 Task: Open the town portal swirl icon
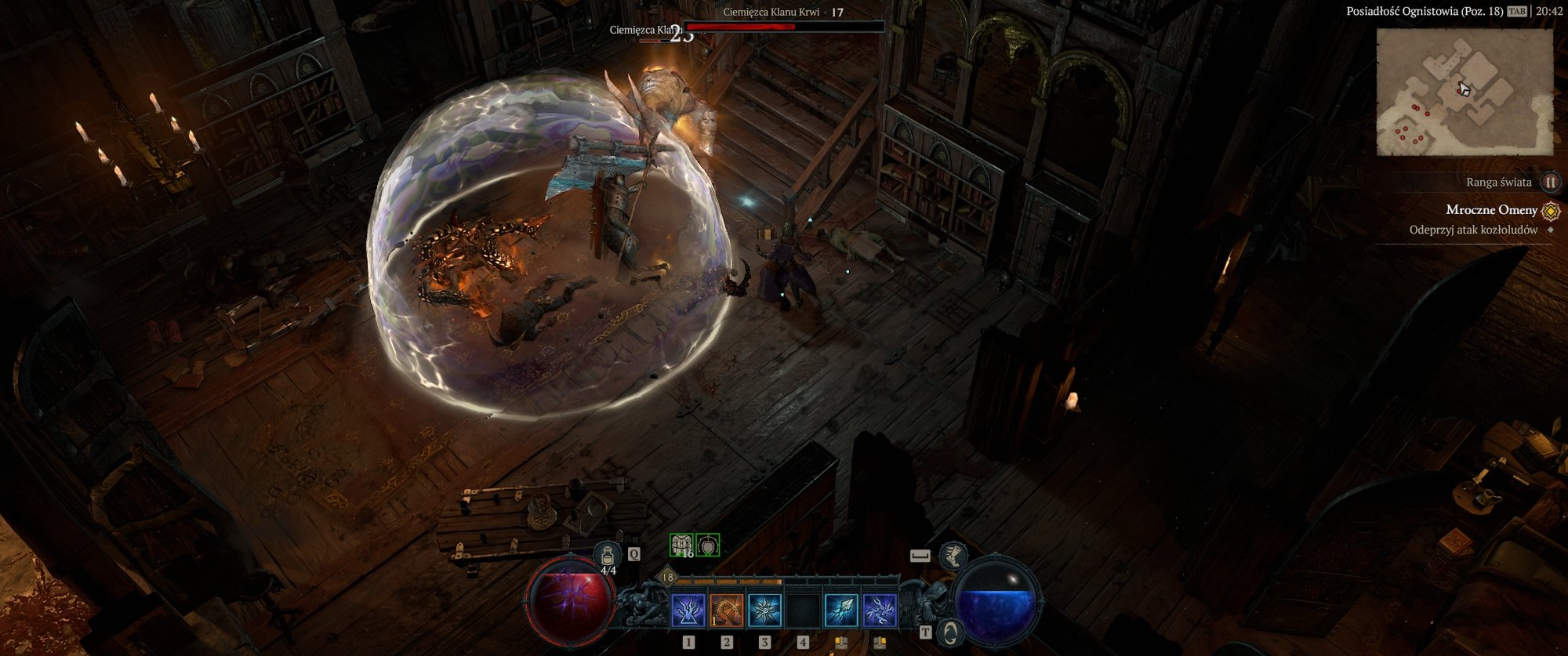pos(951,631)
